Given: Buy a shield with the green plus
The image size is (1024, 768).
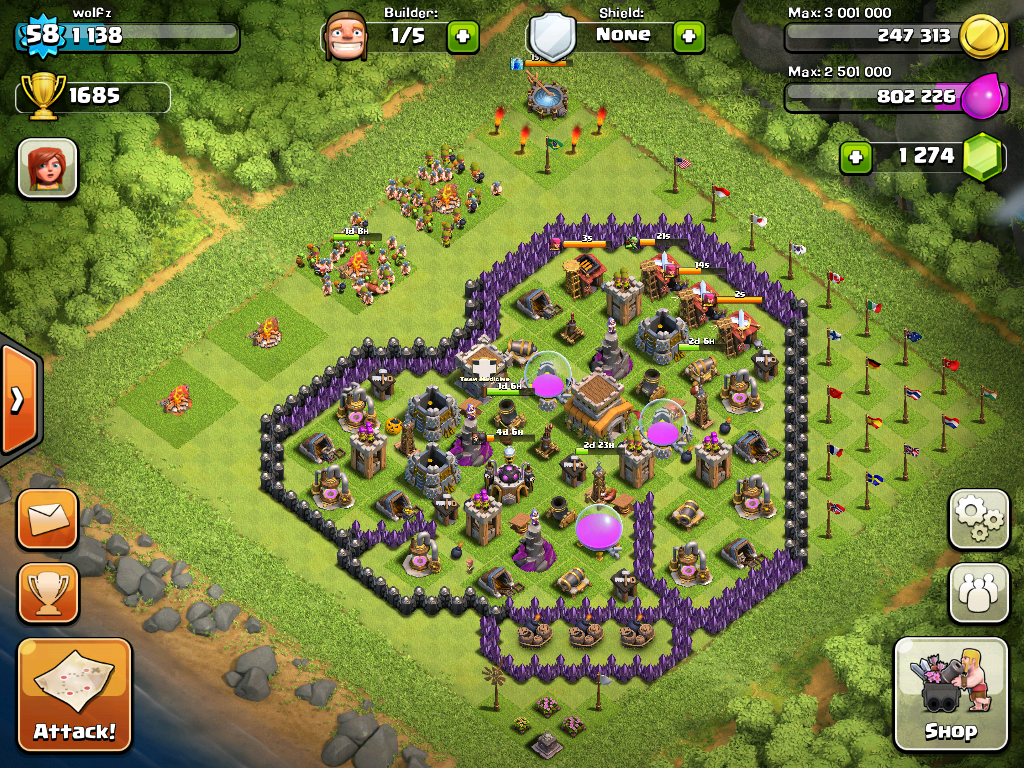Looking at the screenshot, I should (688, 37).
